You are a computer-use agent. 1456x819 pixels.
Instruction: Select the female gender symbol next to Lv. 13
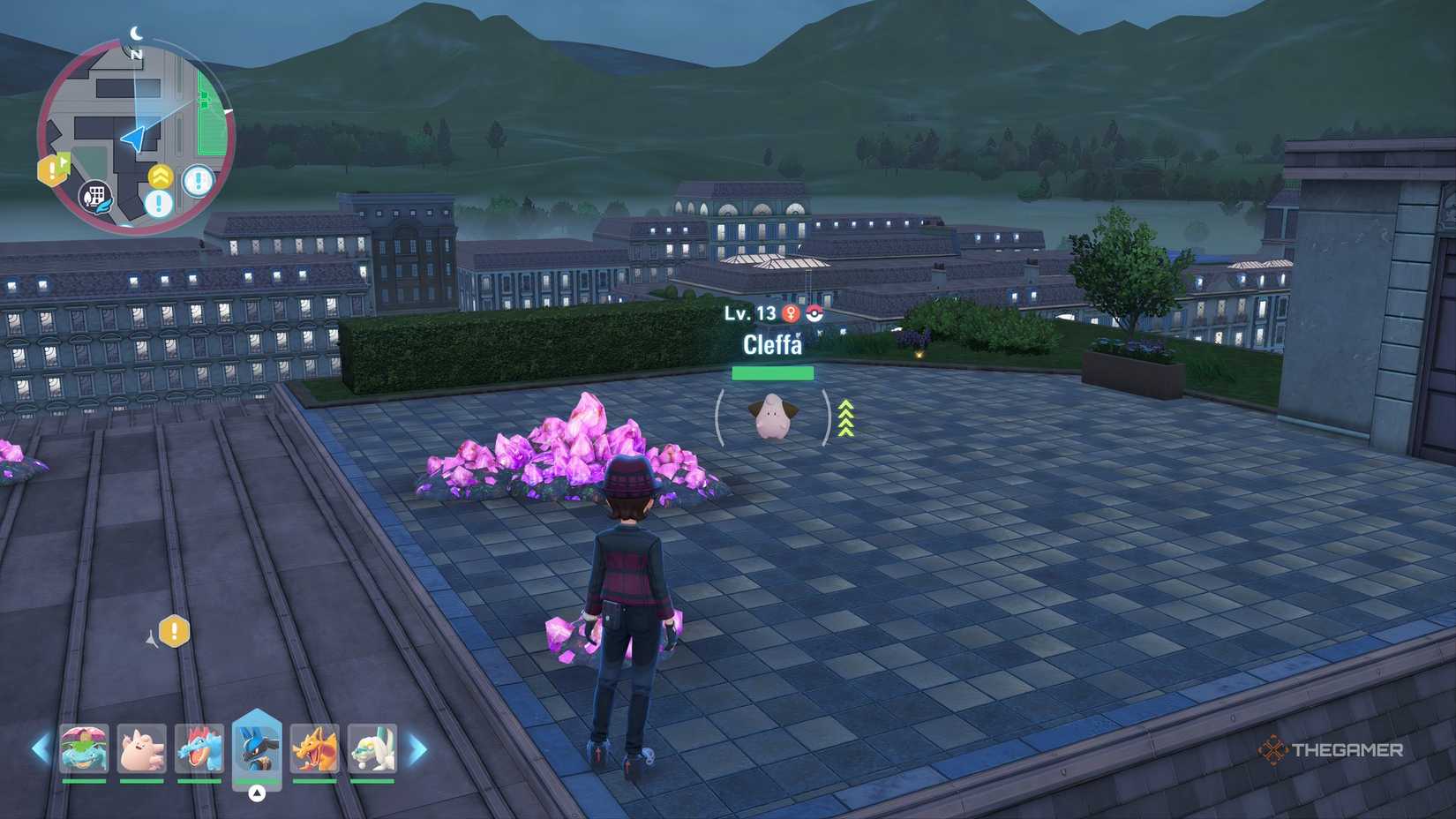click(x=791, y=314)
